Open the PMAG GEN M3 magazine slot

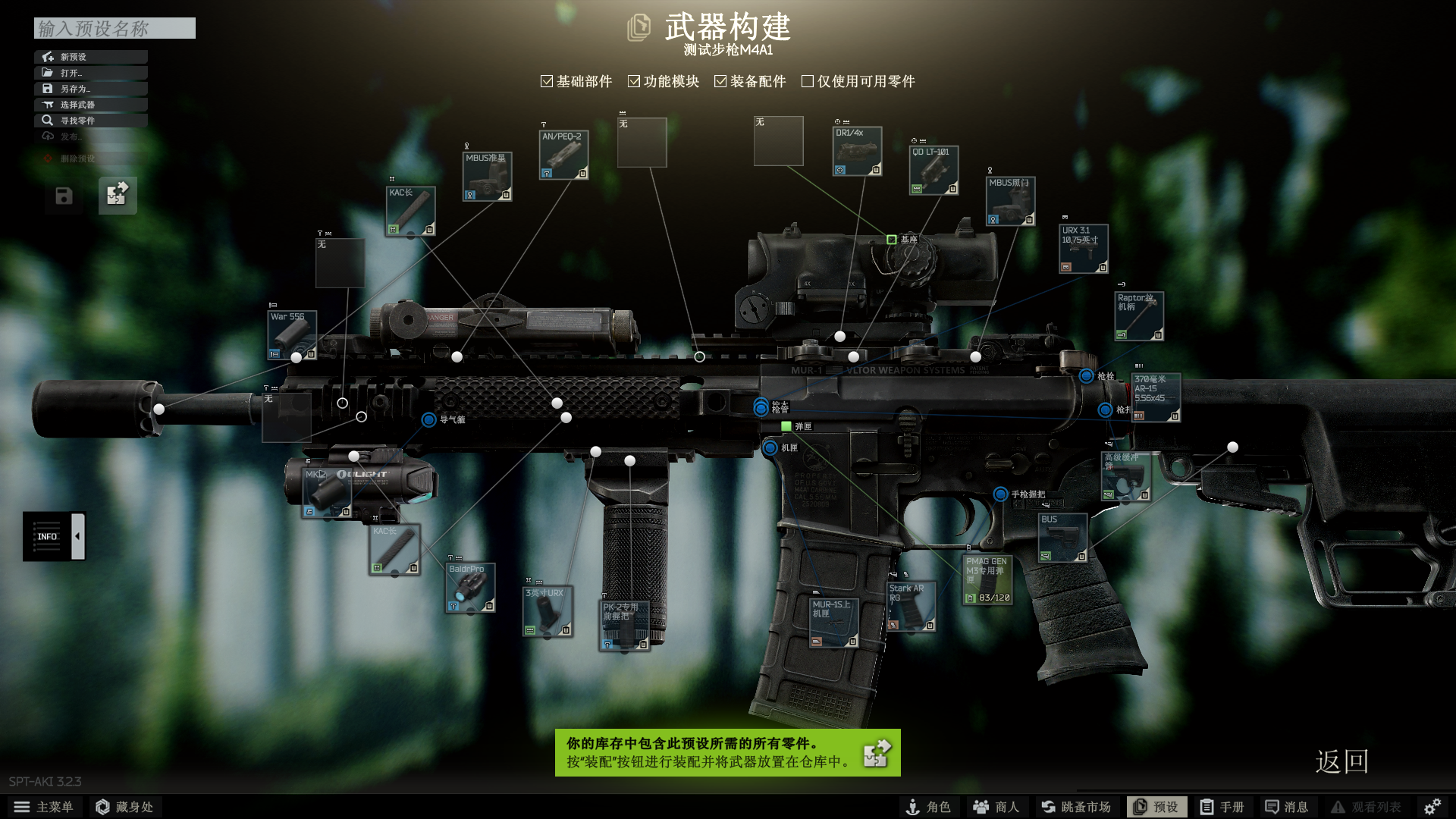coord(987,580)
